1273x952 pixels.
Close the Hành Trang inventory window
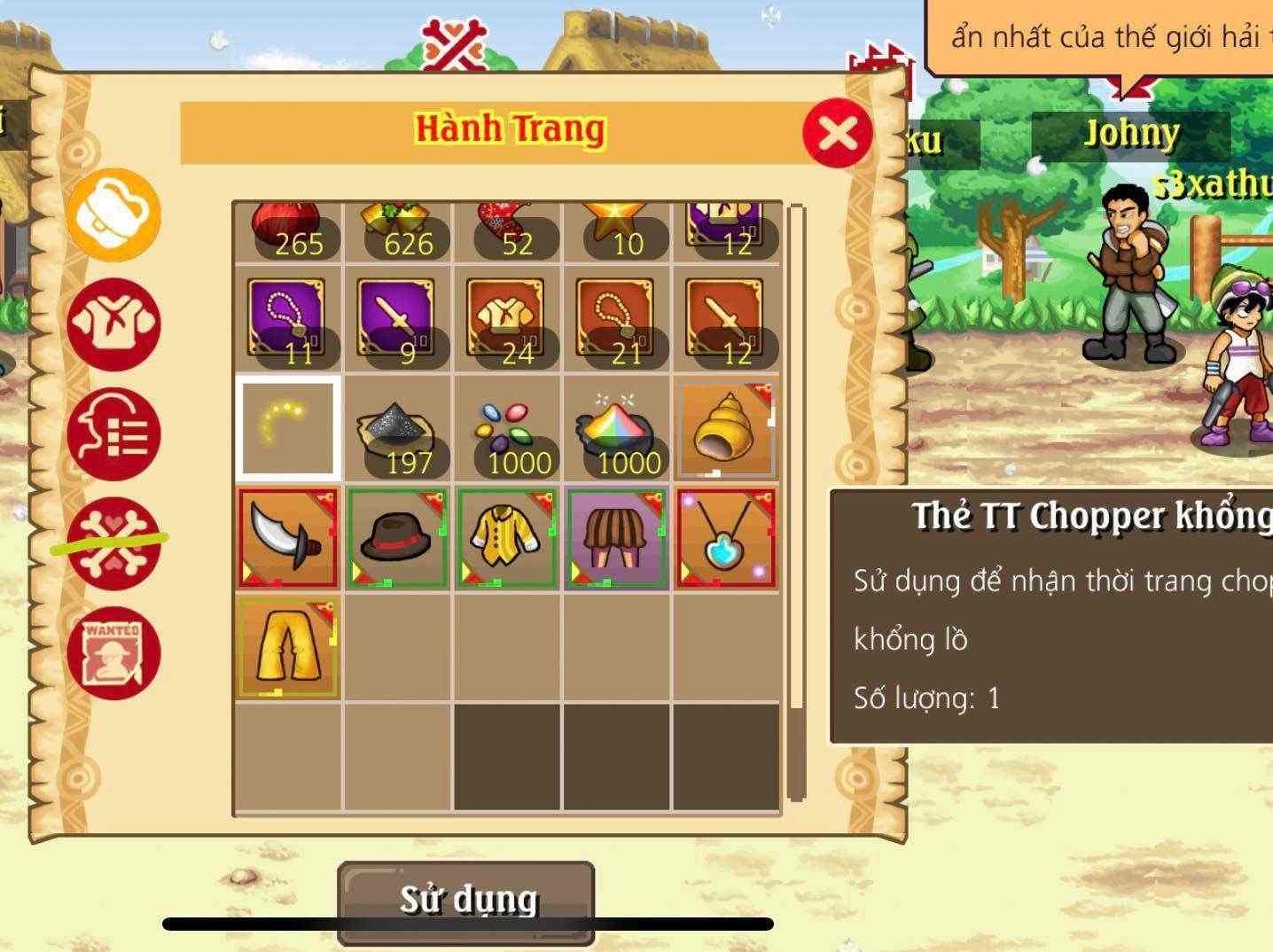[x=837, y=134]
